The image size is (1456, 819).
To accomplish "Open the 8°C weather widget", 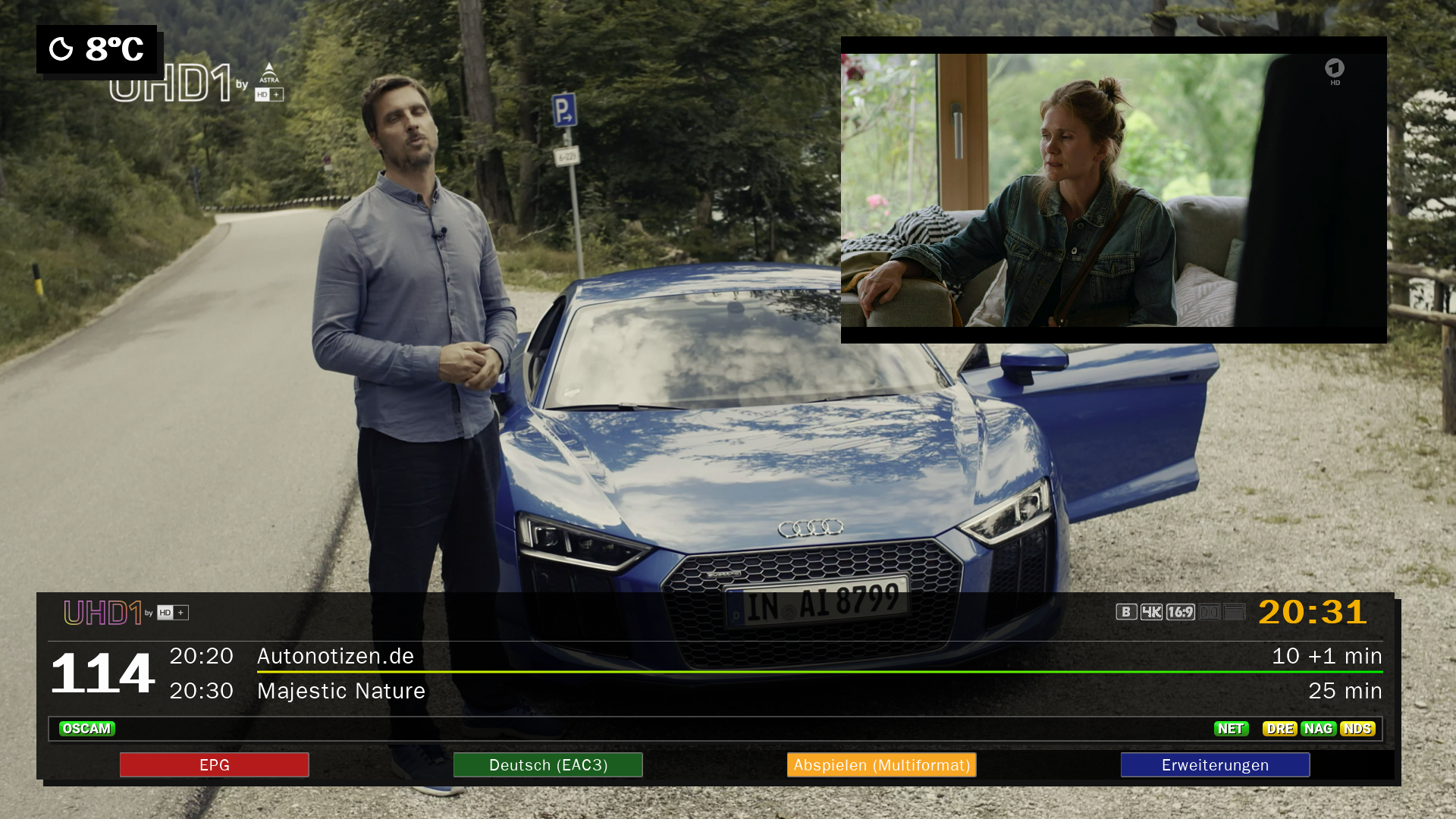I will (x=97, y=49).
